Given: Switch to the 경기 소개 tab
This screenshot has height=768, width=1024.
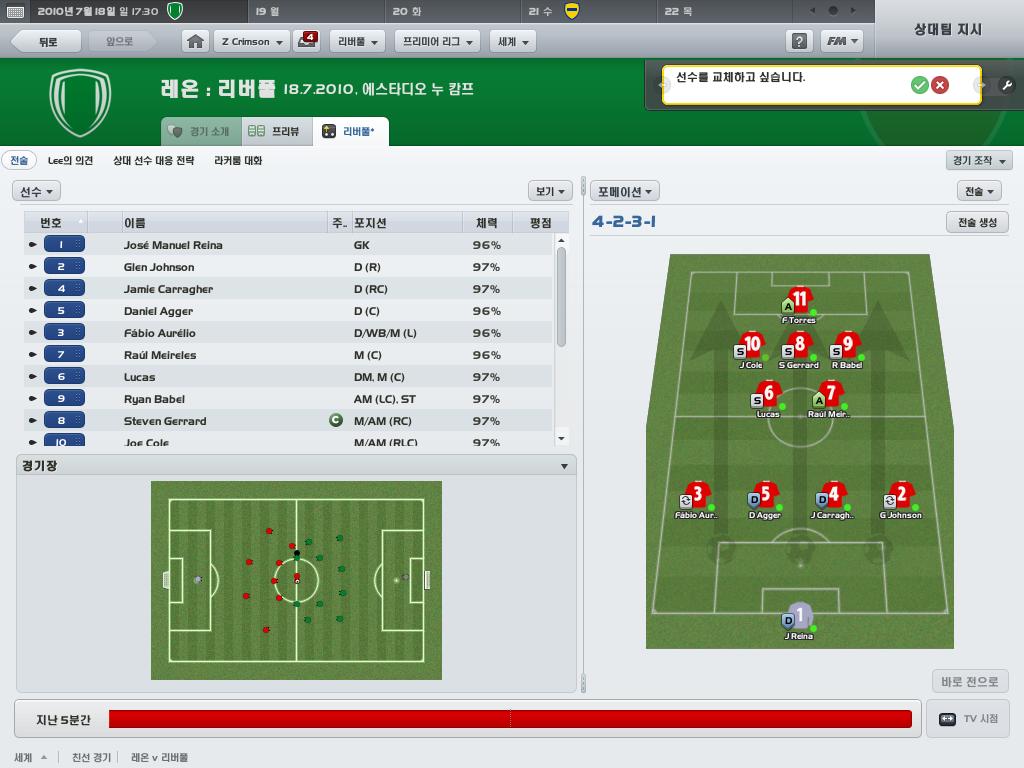Looking at the screenshot, I should (201, 131).
